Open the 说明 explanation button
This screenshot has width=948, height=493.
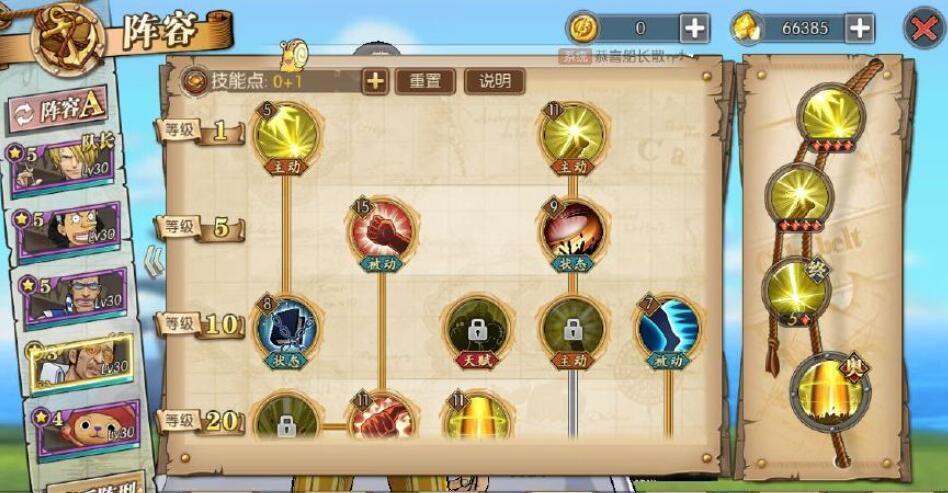point(494,81)
